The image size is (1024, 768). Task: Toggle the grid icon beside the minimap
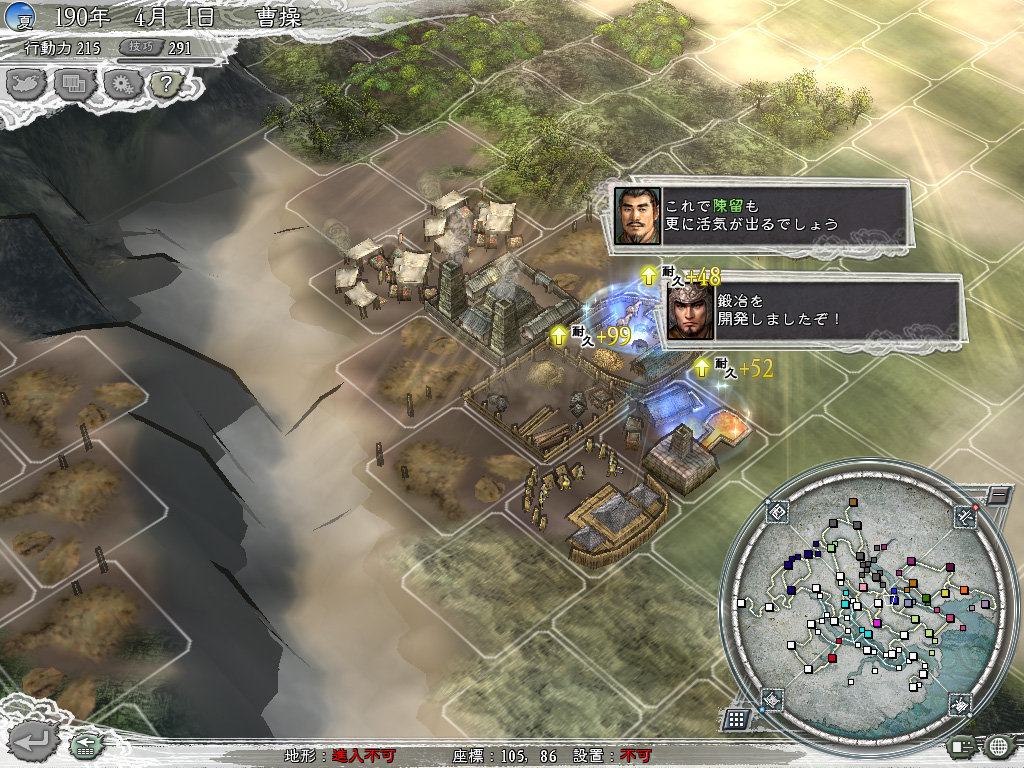736,718
